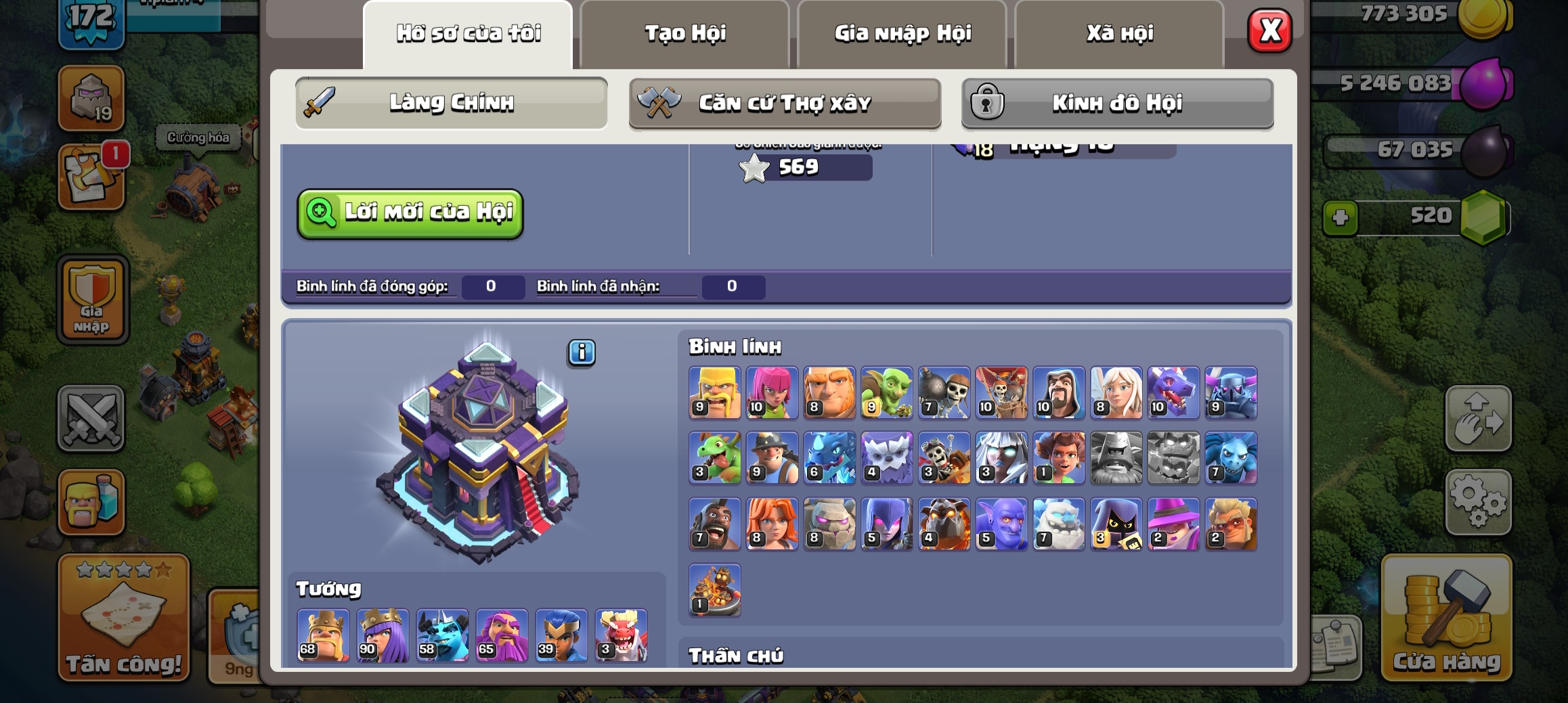
Task: Close the profile window with the red X
Action: coord(1269,30)
